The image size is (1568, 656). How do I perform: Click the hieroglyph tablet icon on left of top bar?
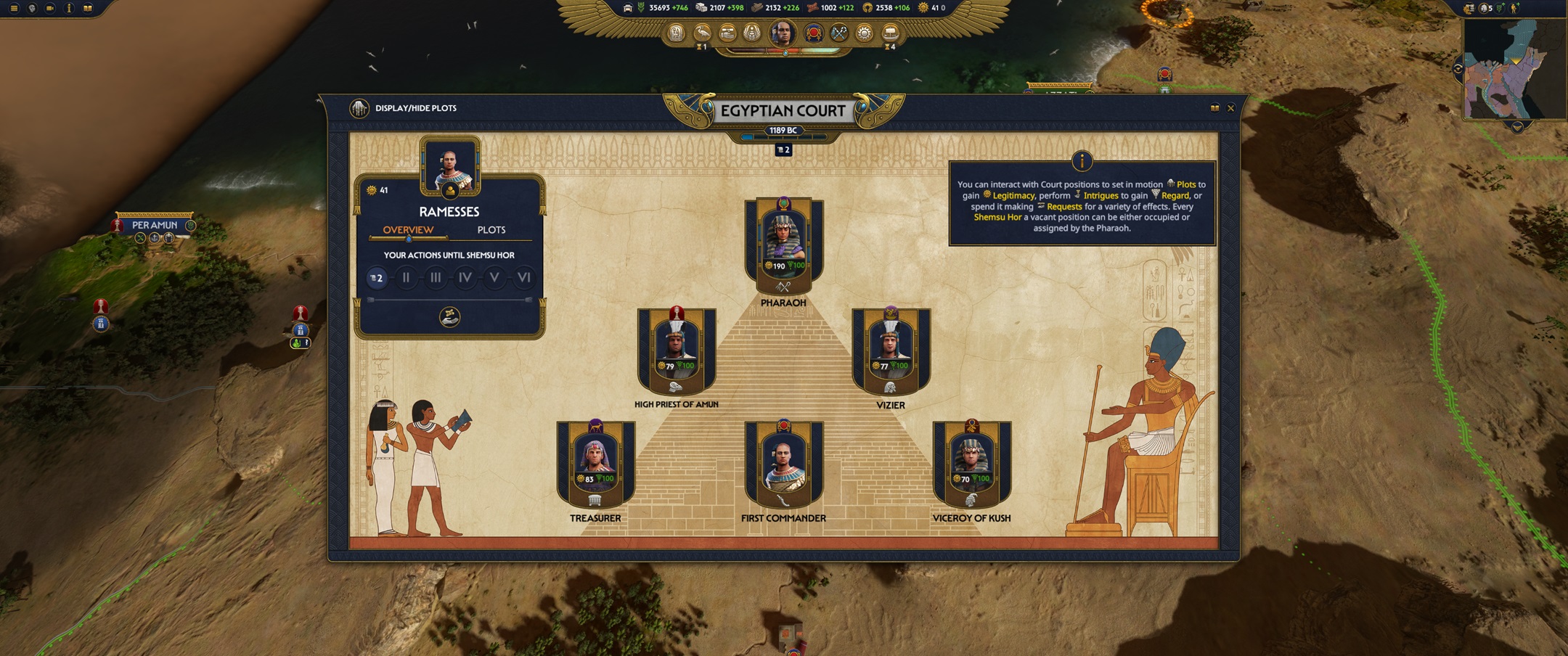[x=677, y=33]
